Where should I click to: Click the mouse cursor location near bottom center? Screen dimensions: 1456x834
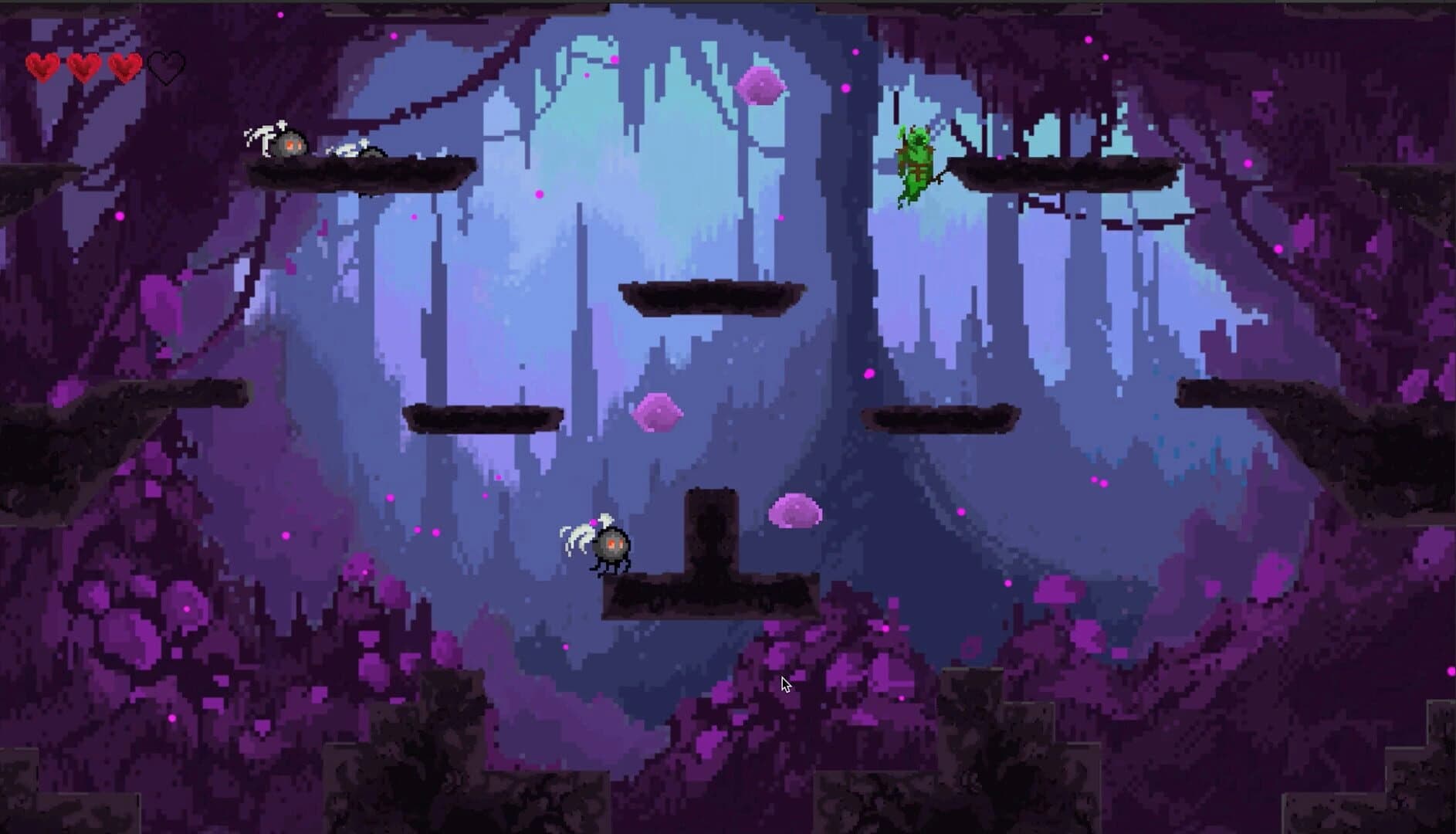tap(785, 684)
